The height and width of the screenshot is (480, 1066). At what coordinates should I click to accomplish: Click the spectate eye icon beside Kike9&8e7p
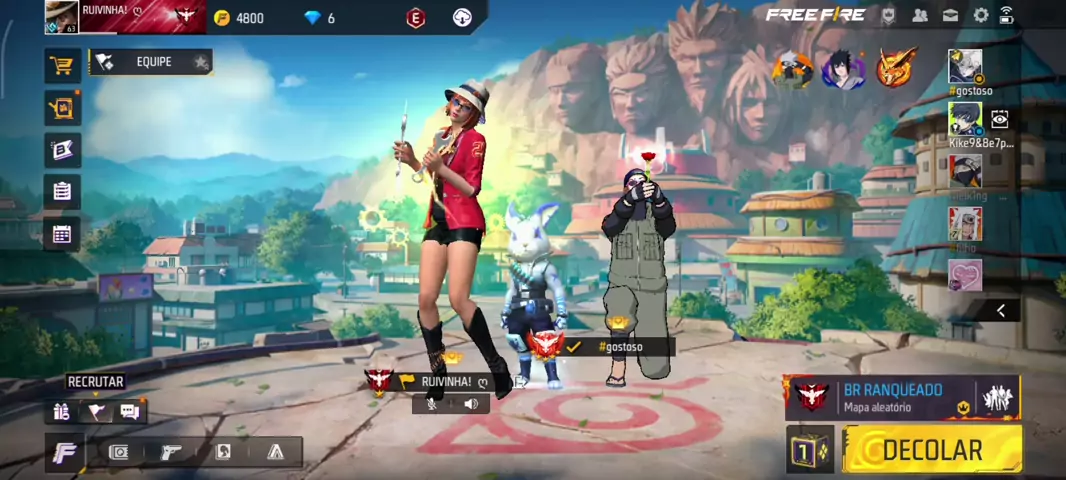999,120
